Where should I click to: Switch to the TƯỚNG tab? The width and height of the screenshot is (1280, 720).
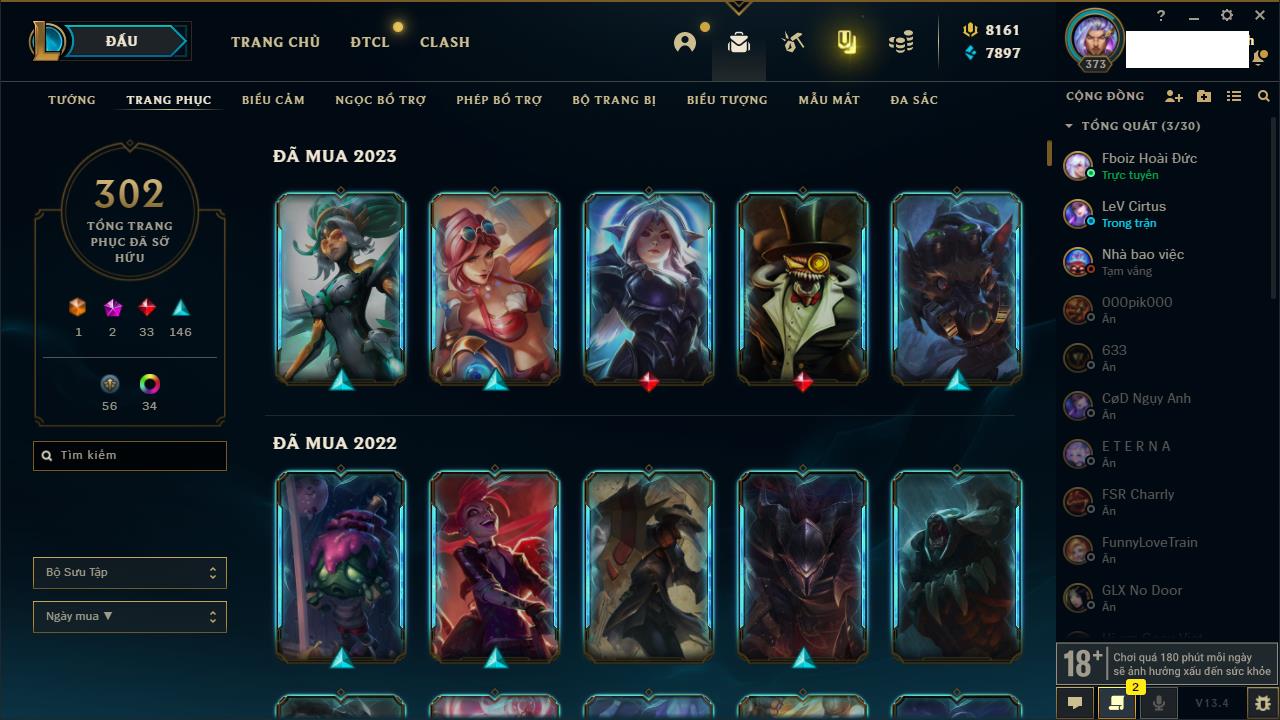tap(72, 100)
